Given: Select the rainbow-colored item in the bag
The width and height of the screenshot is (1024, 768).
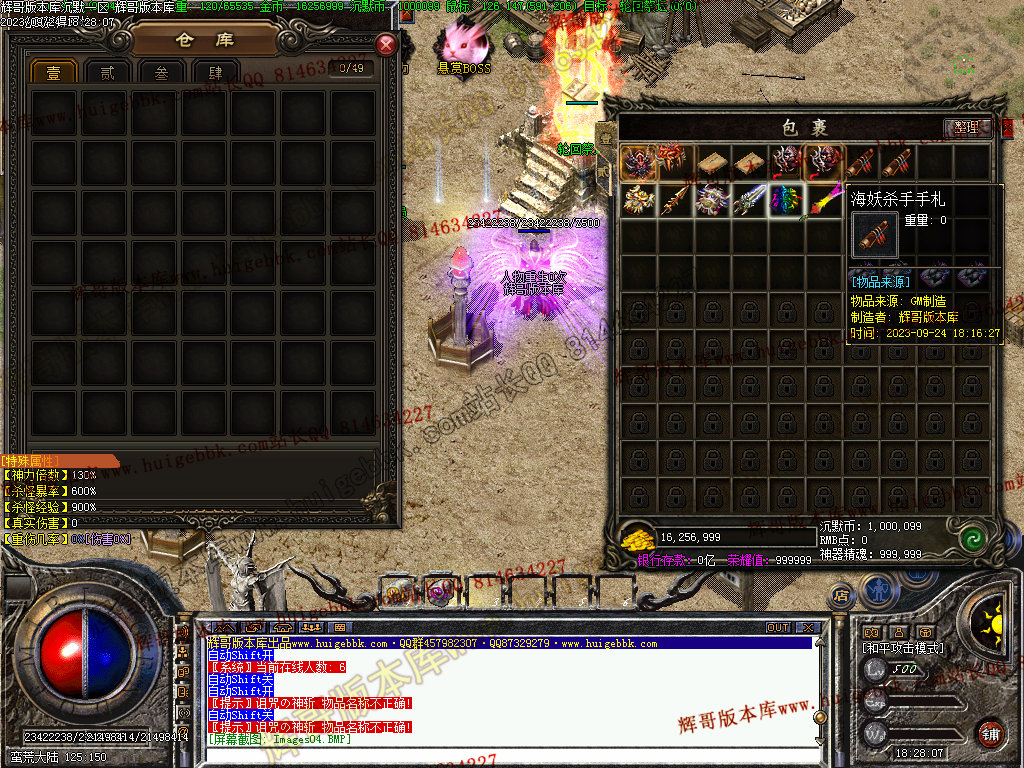Looking at the screenshot, I should pyautogui.click(x=786, y=200).
